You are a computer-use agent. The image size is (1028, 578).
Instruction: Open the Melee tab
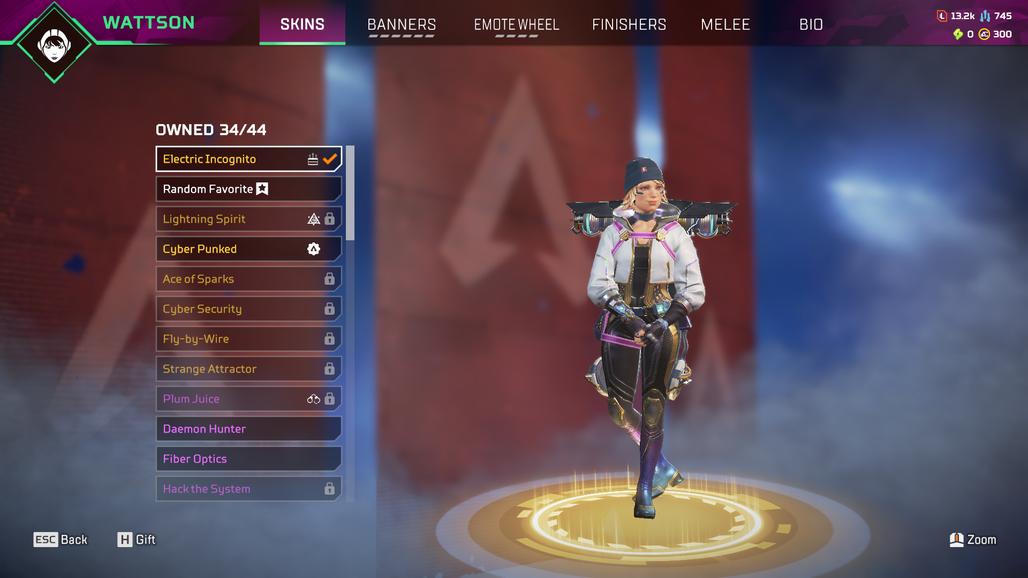pos(725,24)
